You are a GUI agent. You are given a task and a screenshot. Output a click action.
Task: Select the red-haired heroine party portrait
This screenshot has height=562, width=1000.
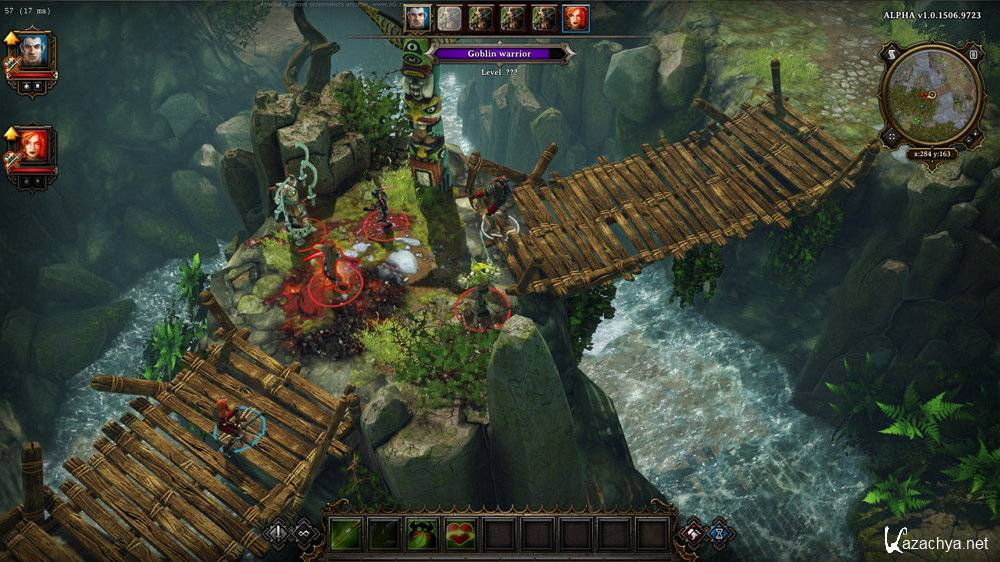(x=33, y=146)
